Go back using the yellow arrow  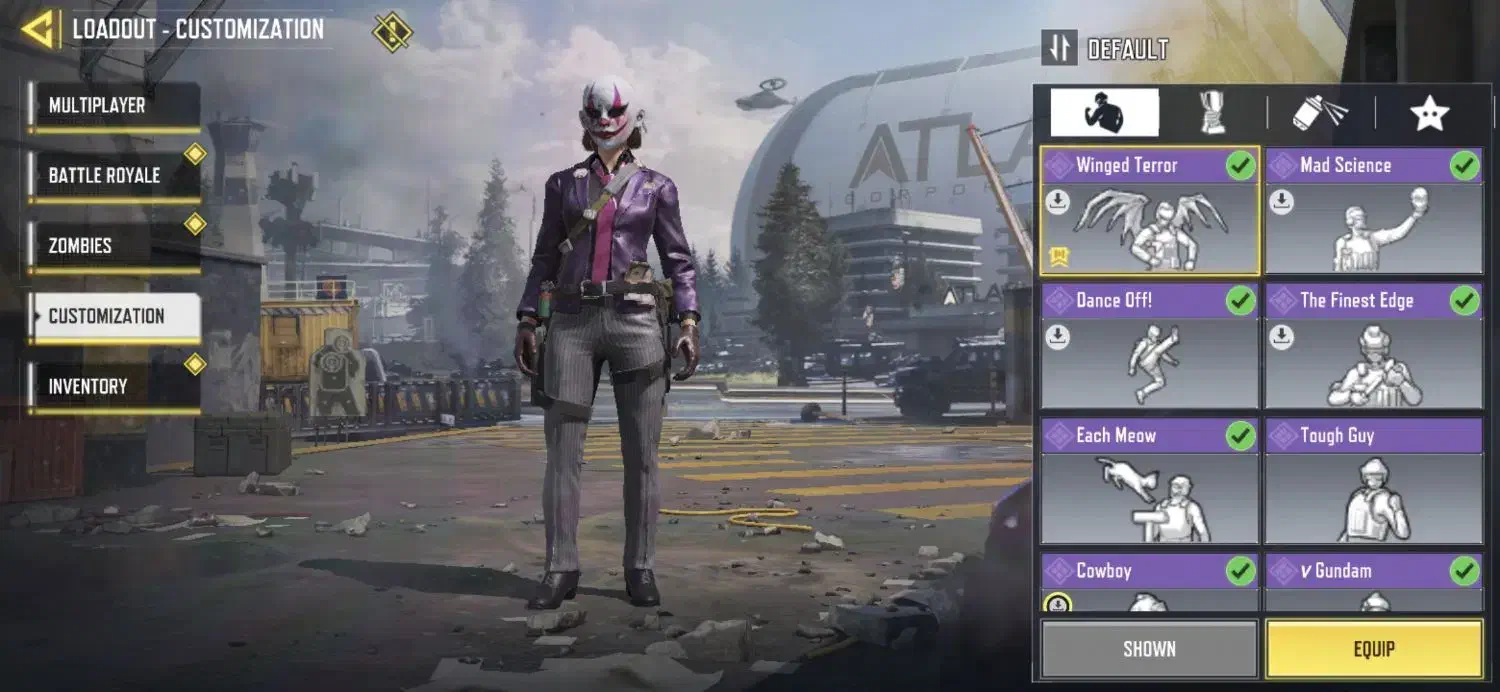38,30
